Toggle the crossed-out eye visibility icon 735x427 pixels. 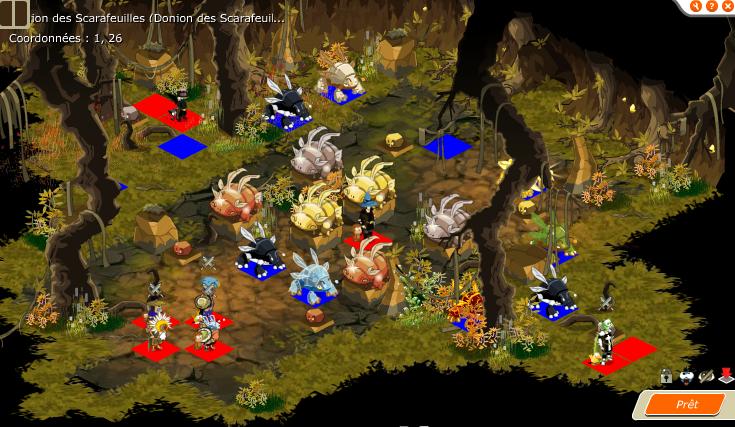click(706, 376)
